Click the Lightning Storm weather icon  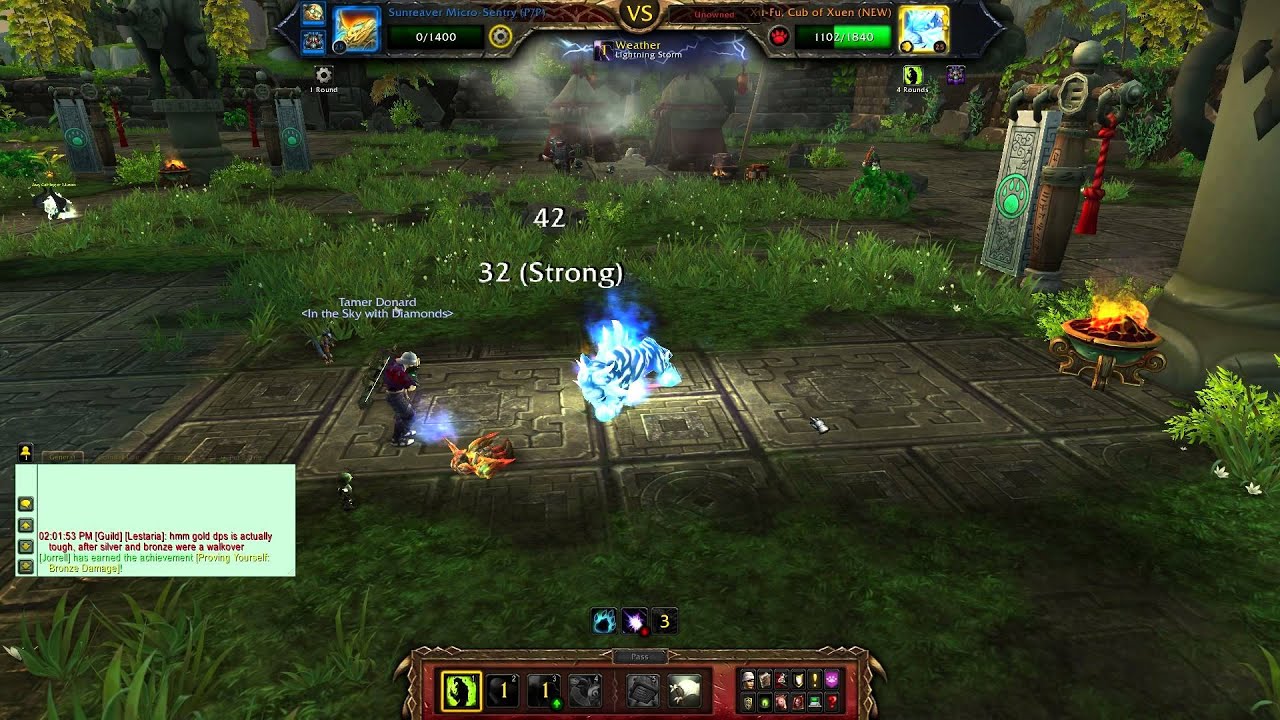pos(604,49)
